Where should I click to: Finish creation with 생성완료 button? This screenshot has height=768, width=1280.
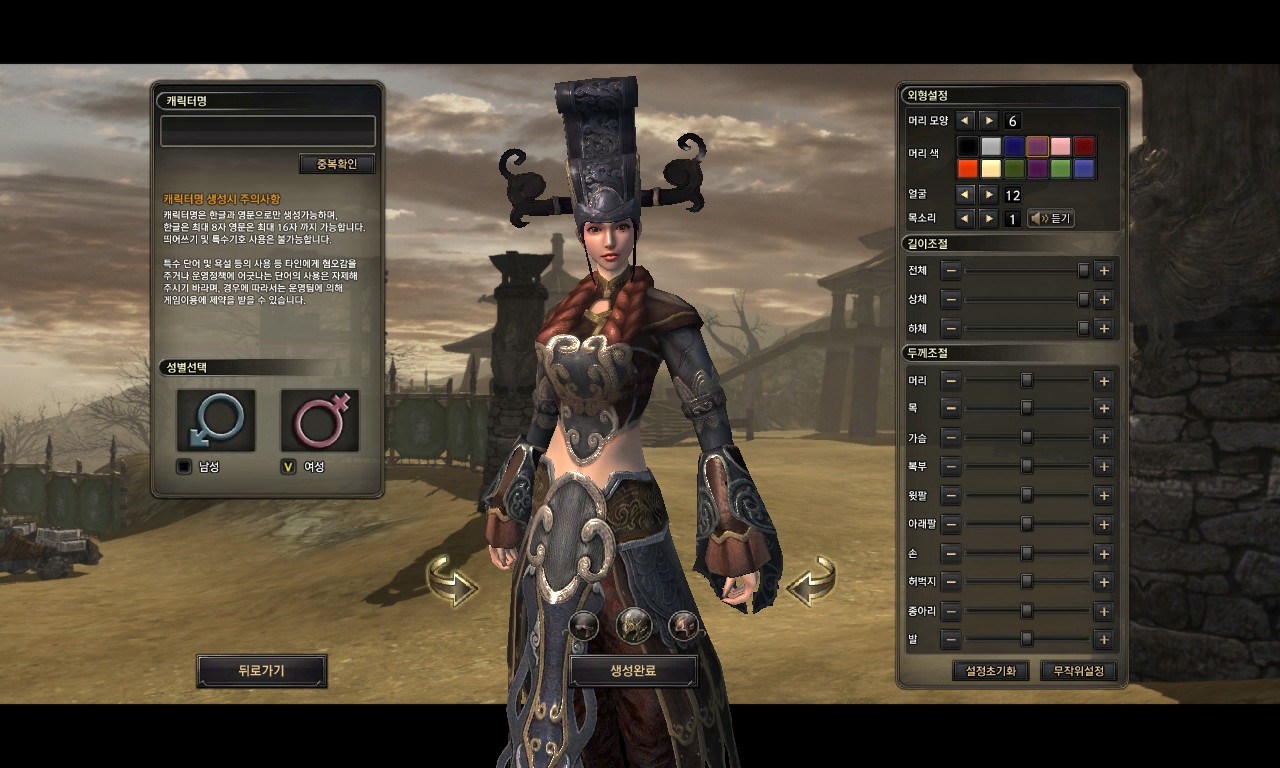[633, 671]
